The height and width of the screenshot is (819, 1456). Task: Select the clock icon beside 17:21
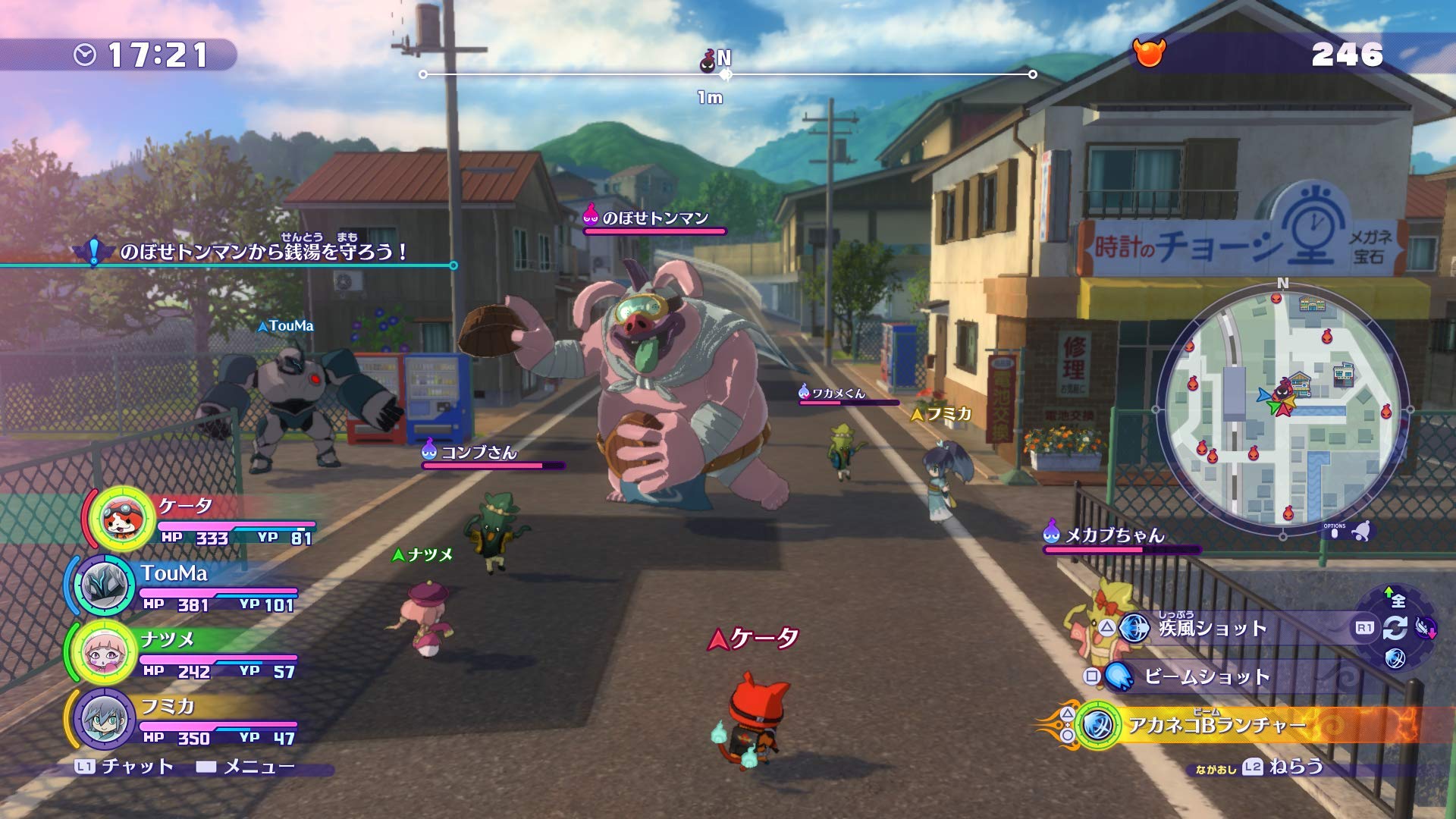click(86, 54)
